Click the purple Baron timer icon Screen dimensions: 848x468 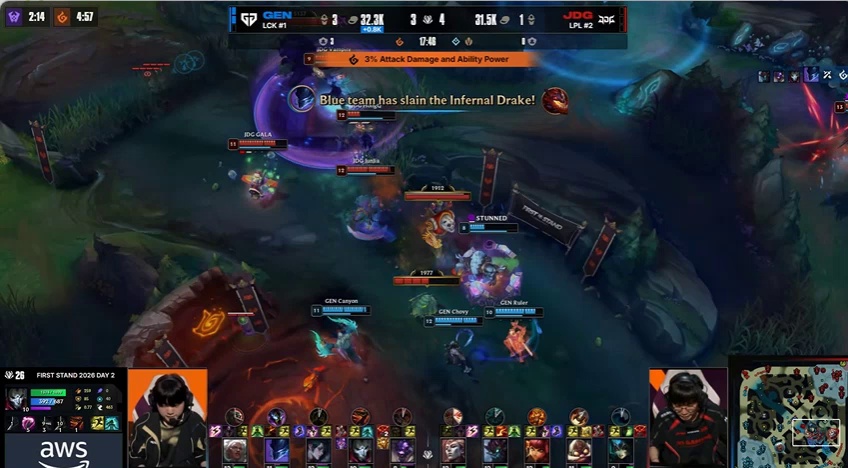pyautogui.click(x=14, y=17)
